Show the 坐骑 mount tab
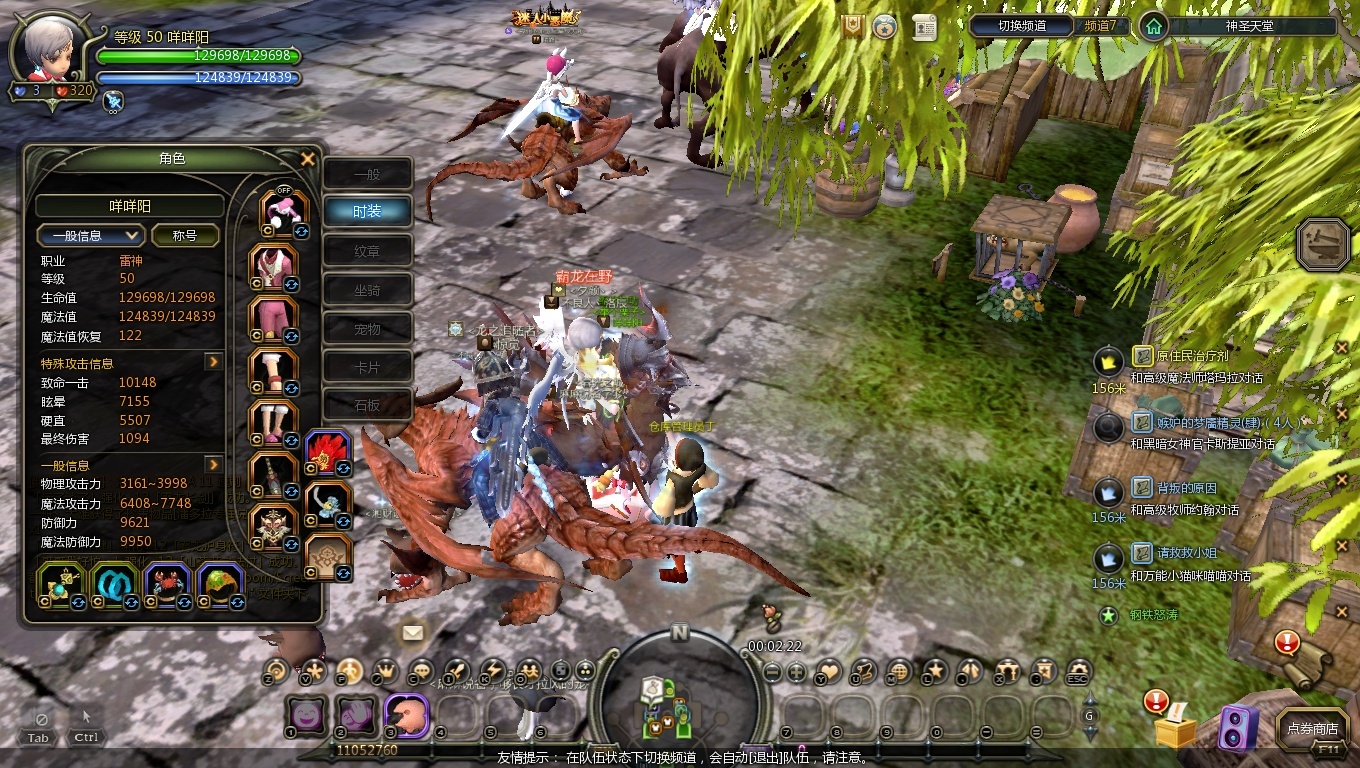1360x768 pixels. point(367,290)
